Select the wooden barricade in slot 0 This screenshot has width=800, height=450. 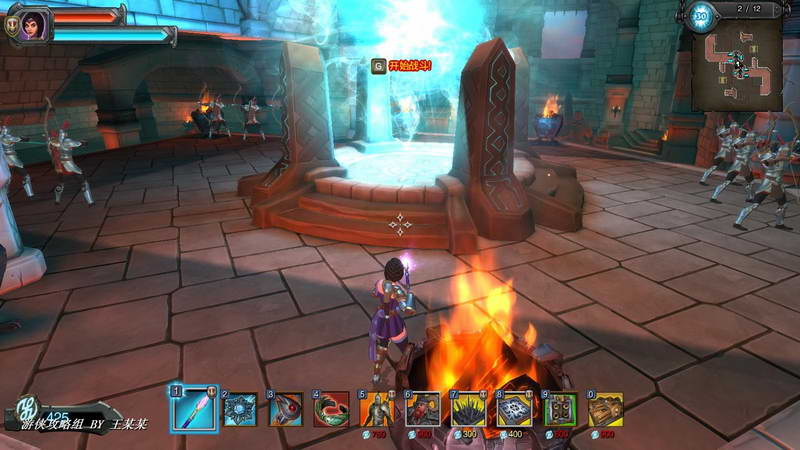pos(606,410)
